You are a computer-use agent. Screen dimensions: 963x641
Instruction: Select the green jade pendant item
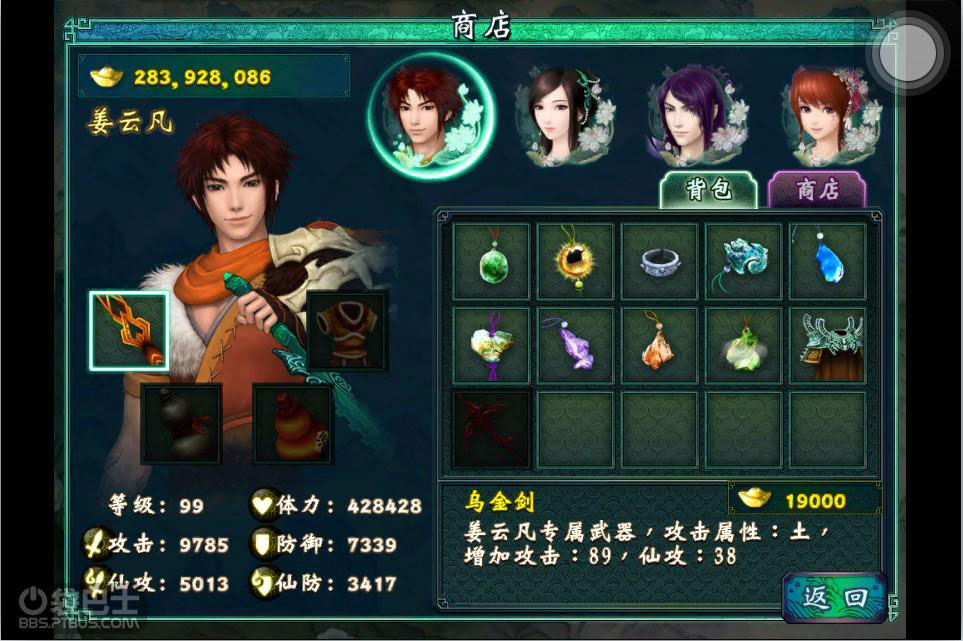coord(491,262)
